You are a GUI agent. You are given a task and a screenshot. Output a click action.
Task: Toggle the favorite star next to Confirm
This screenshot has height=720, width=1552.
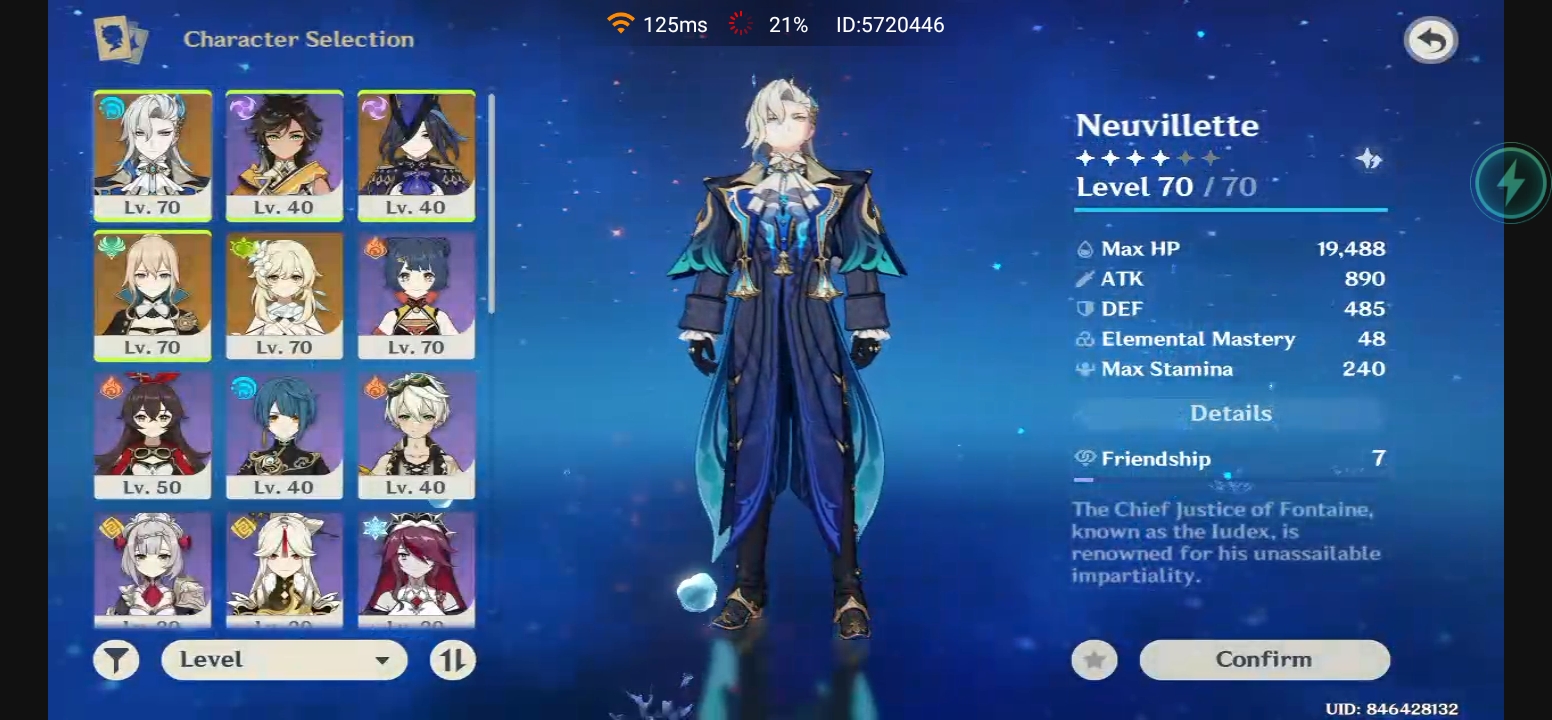tap(1095, 659)
